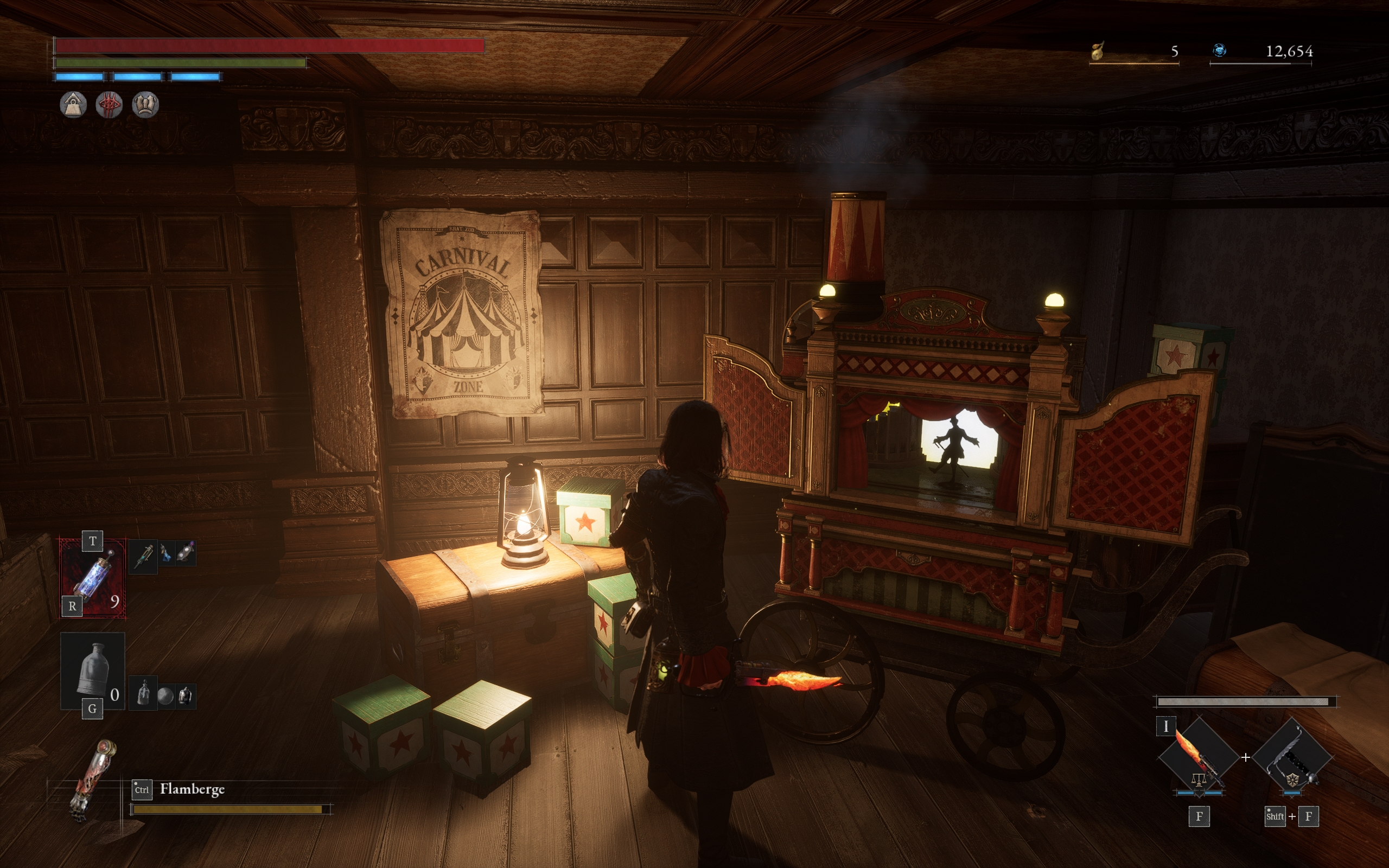
Task: Click the frowning mask status icon
Action: tap(145, 105)
